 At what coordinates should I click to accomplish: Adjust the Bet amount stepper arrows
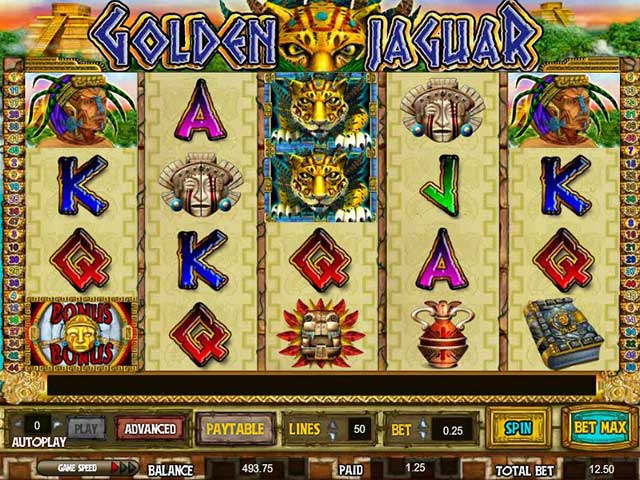(424, 429)
